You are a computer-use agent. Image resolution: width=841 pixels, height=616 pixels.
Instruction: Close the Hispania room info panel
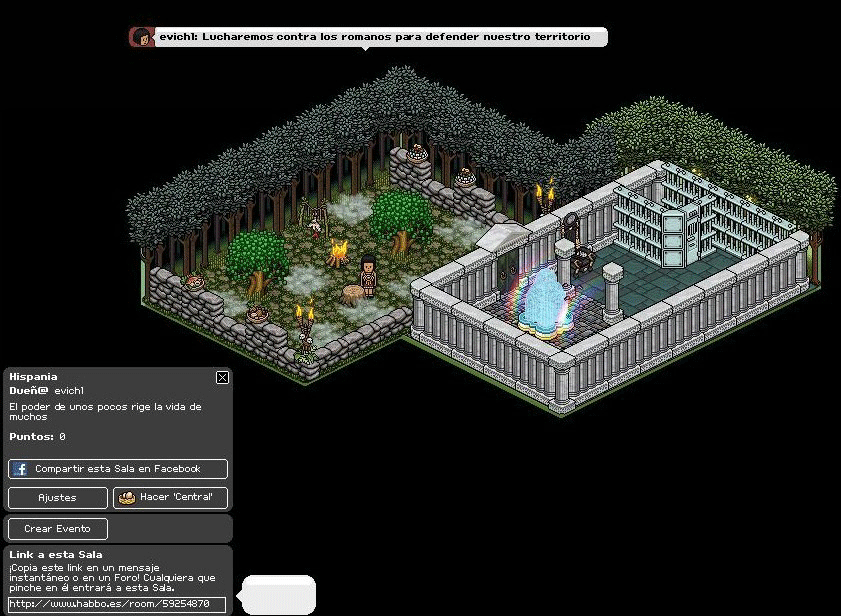pos(222,377)
